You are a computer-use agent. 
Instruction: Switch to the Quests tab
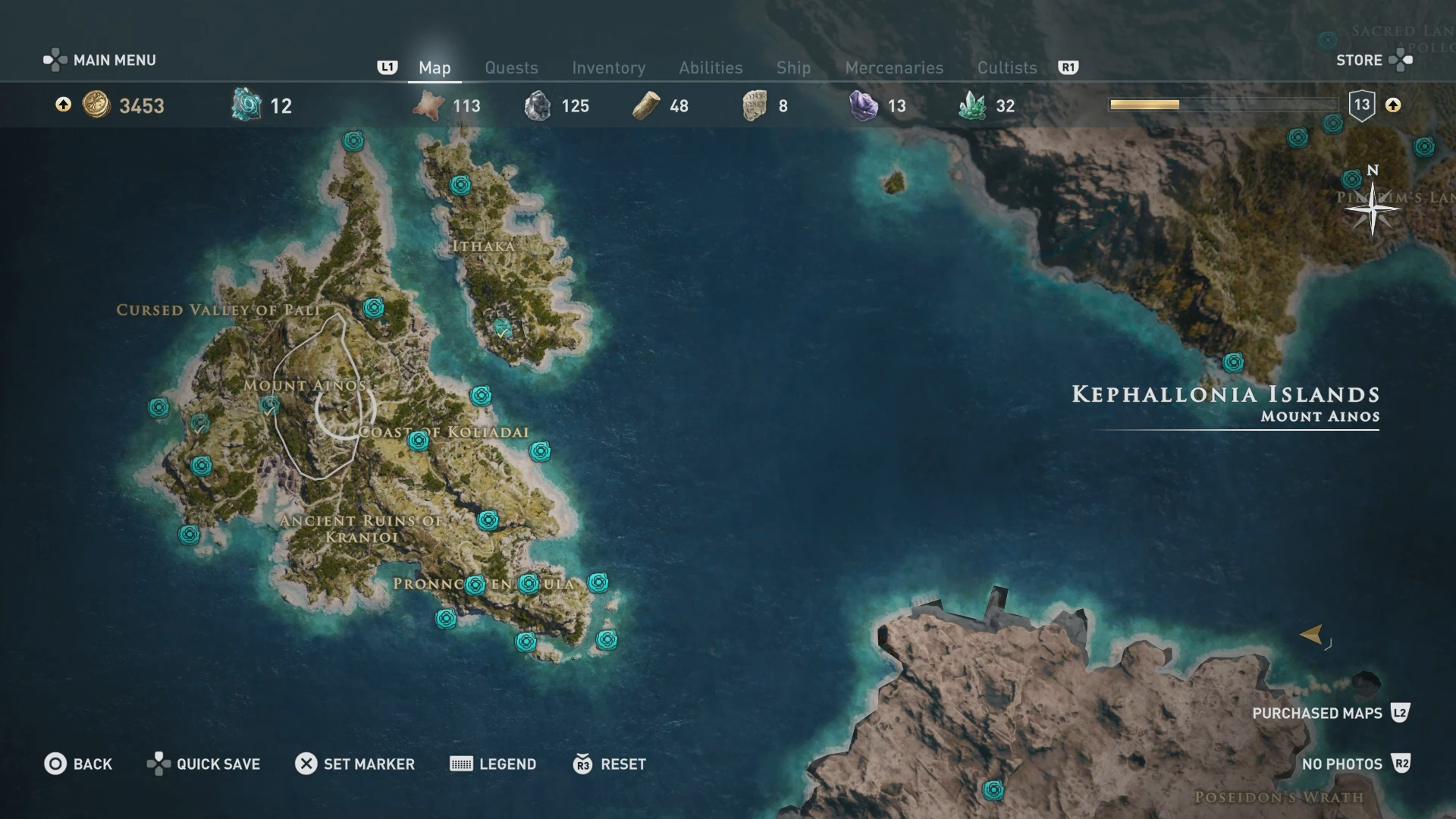tap(511, 67)
